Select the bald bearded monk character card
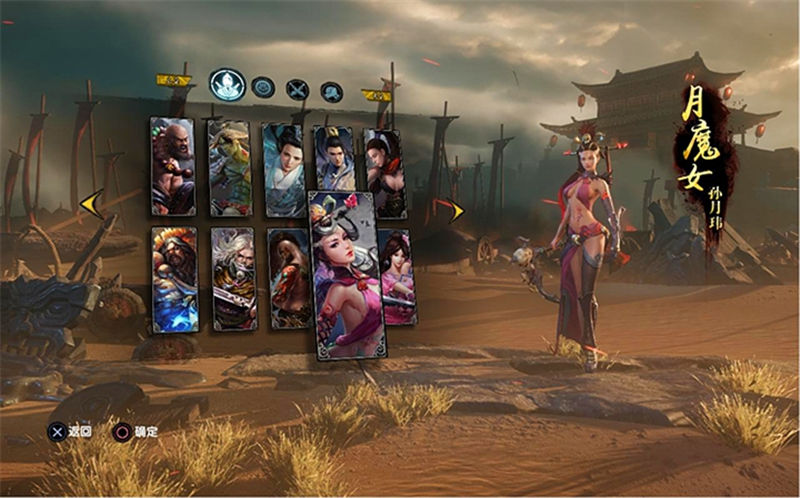 click(x=172, y=166)
